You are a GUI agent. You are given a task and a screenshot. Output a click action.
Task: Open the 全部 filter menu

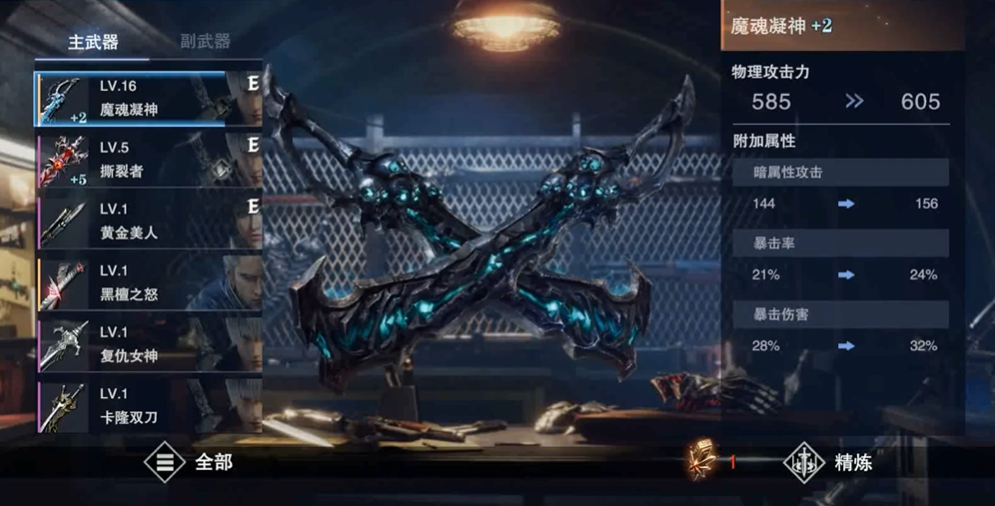tap(188, 463)
